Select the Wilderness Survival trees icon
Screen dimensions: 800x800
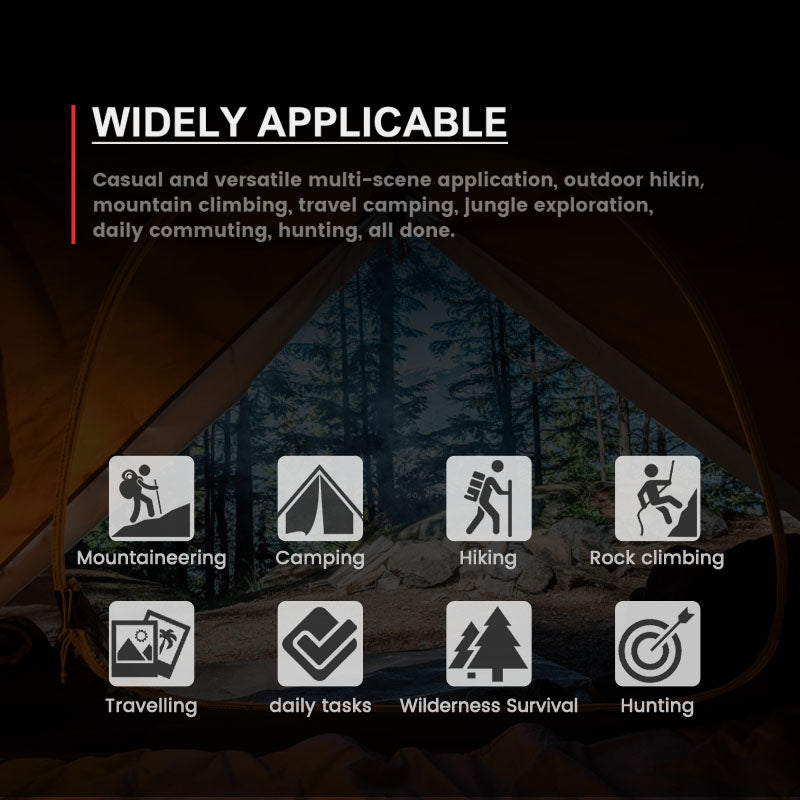point(488,644)
